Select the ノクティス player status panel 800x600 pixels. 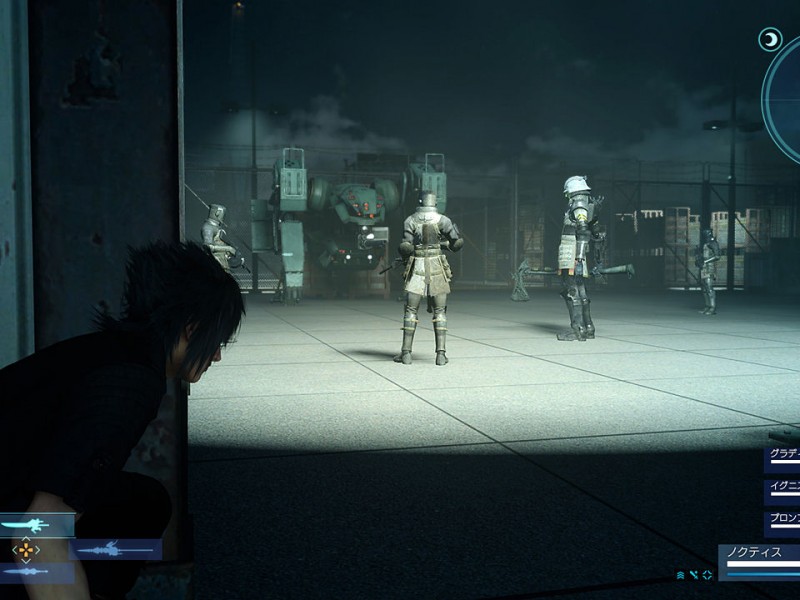tap(760, 558)
